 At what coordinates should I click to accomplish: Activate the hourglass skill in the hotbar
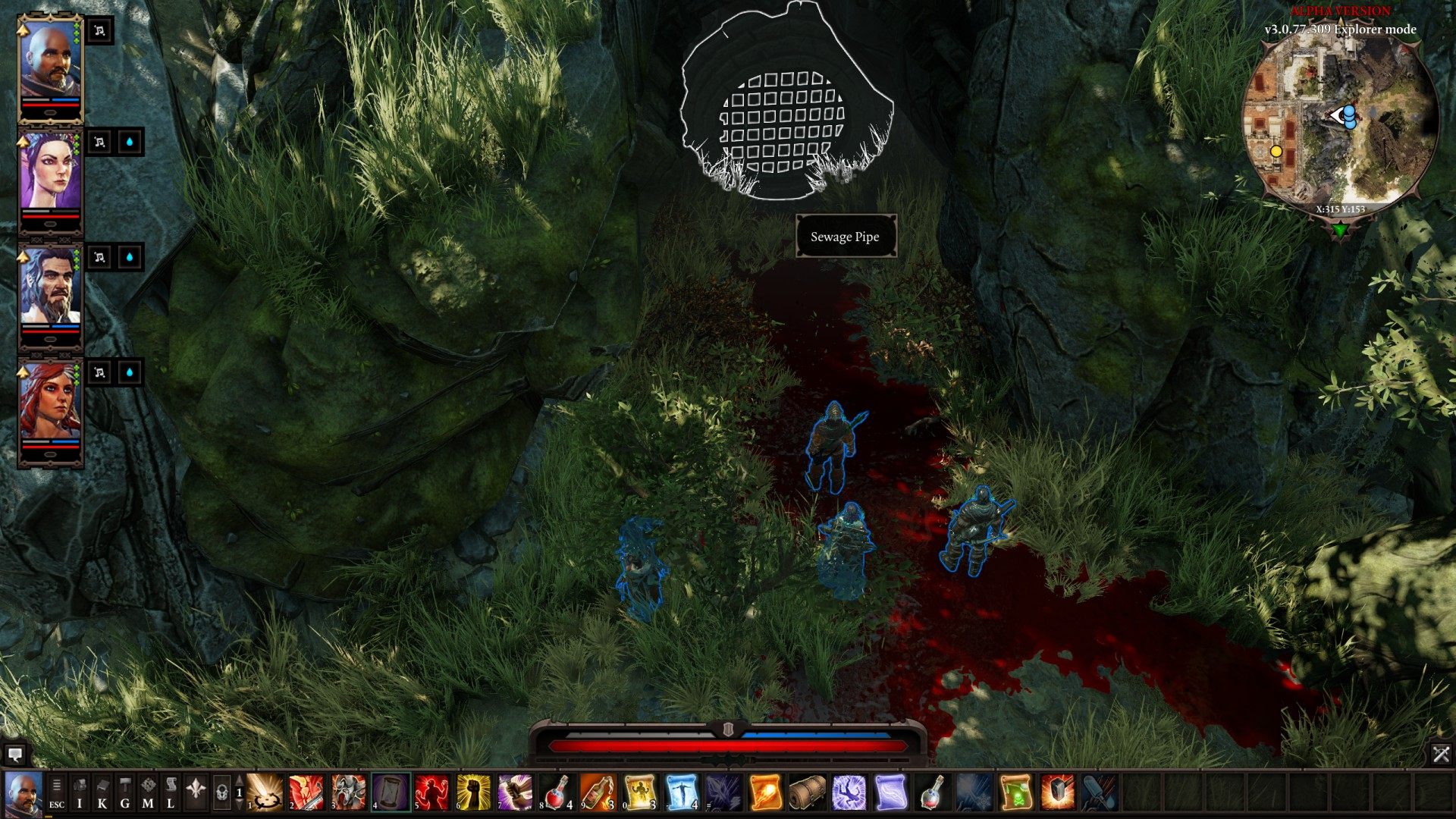pos(390,792)
